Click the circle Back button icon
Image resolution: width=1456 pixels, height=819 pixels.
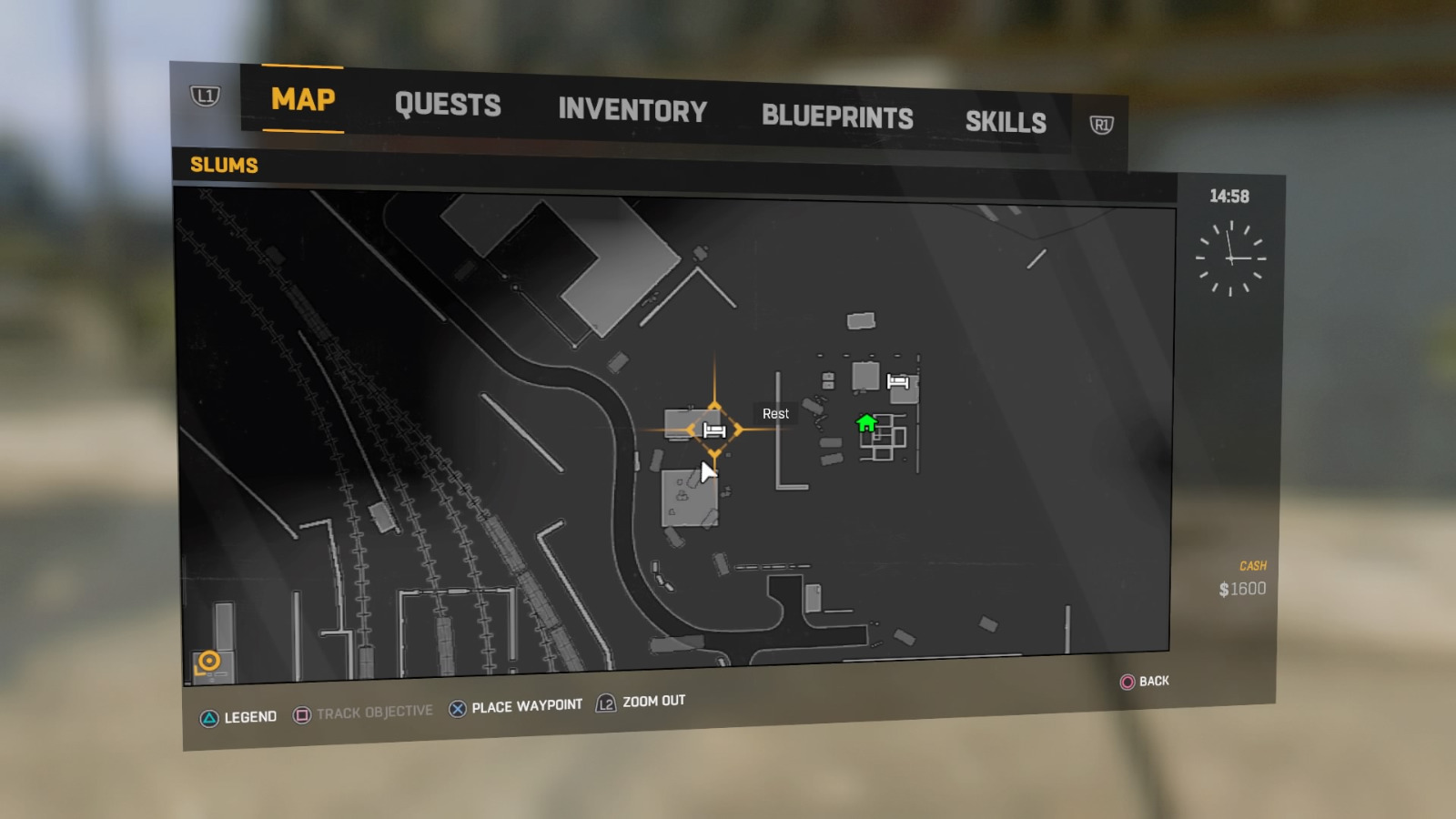tap(1126, 682)
